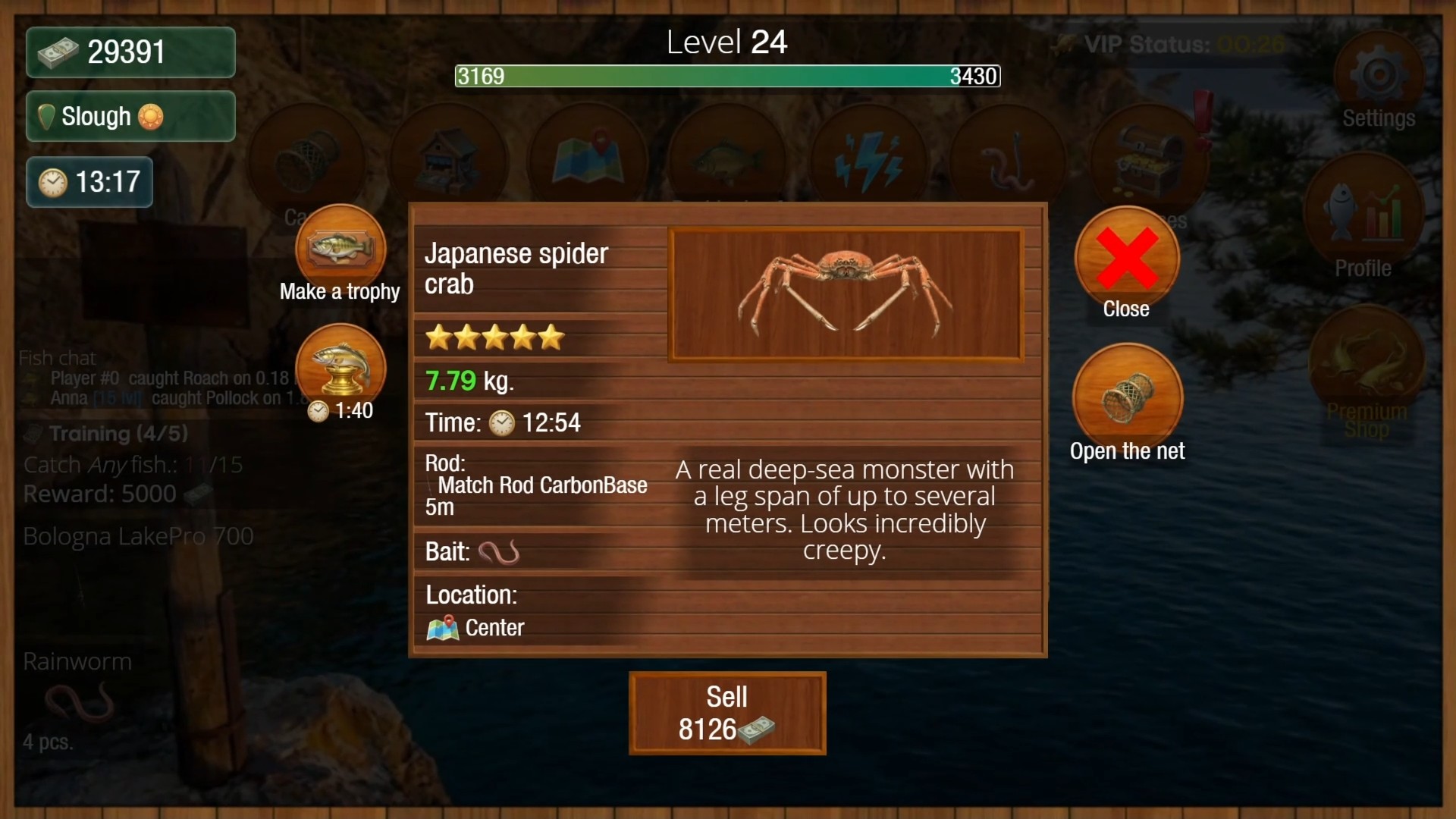Screen dimensions: 1456x819
Task: Open the worm bait icon
Action: [1009, 155]
